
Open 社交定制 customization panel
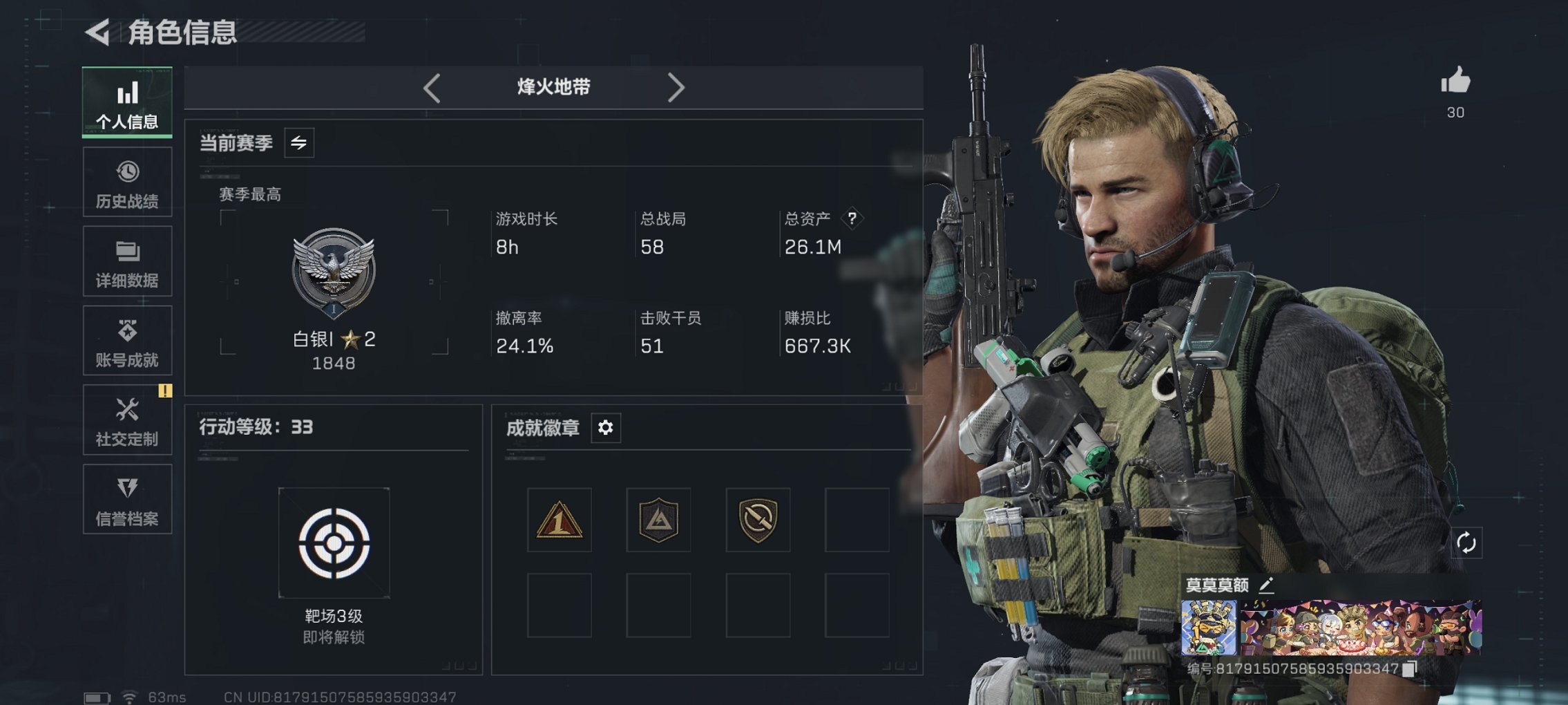(126, 420)
